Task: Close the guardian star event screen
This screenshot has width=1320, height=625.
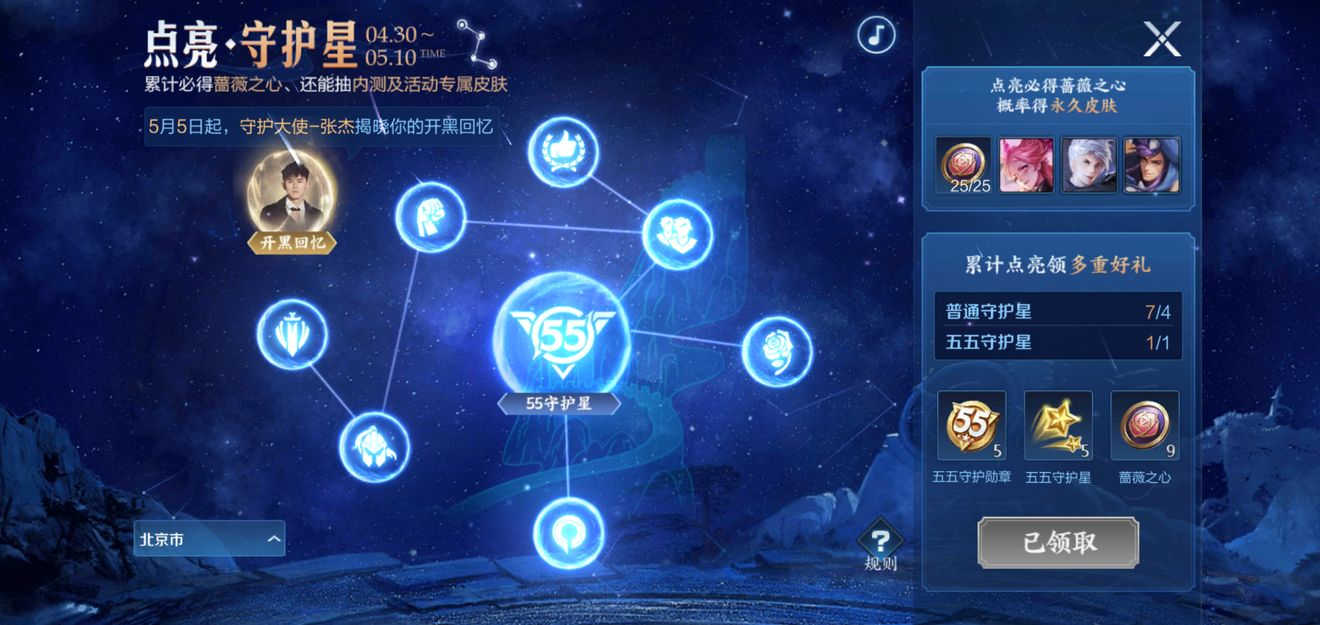Action: tap(1162, 39)
